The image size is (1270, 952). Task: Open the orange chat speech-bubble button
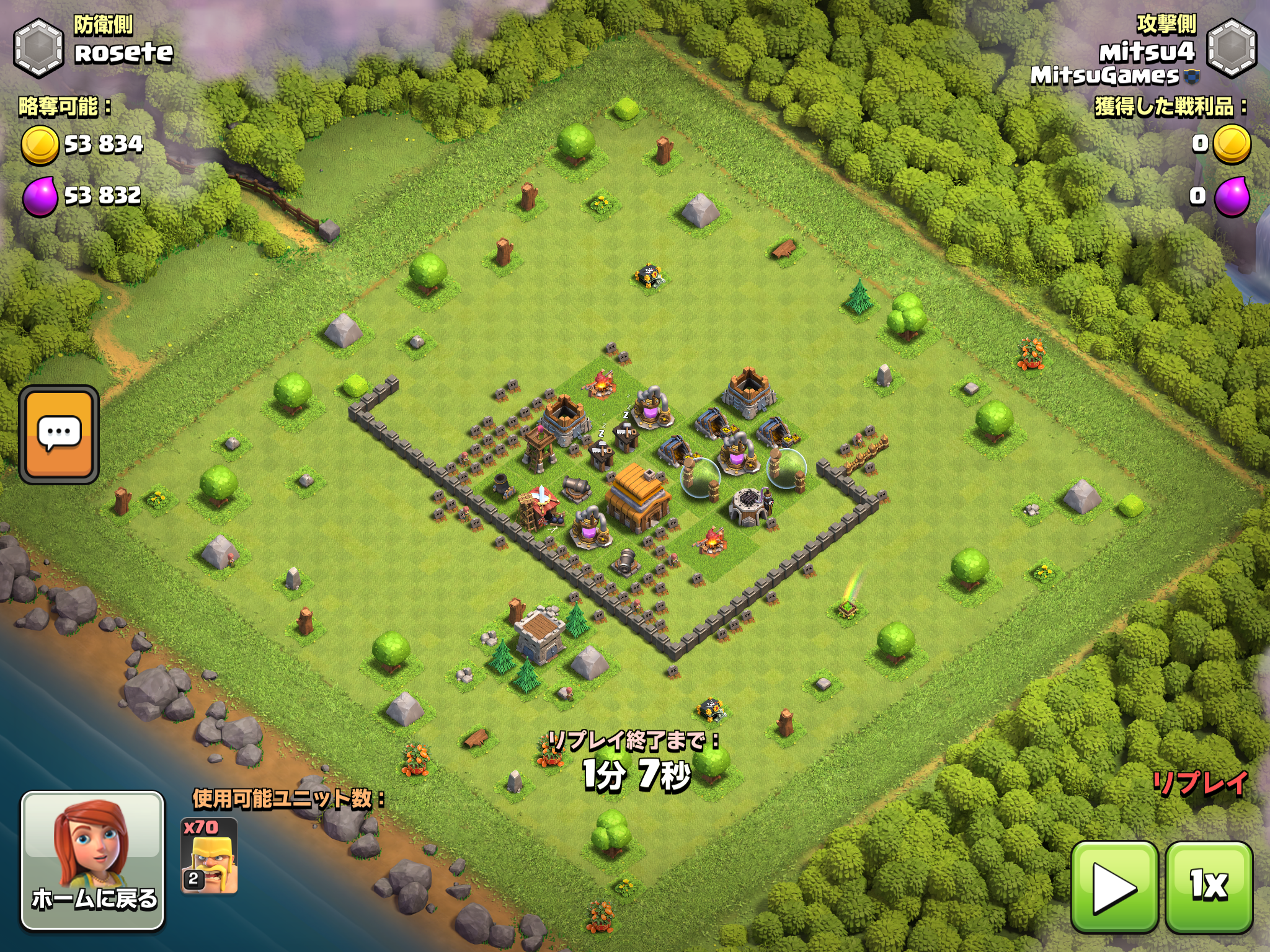pos(59,434)
